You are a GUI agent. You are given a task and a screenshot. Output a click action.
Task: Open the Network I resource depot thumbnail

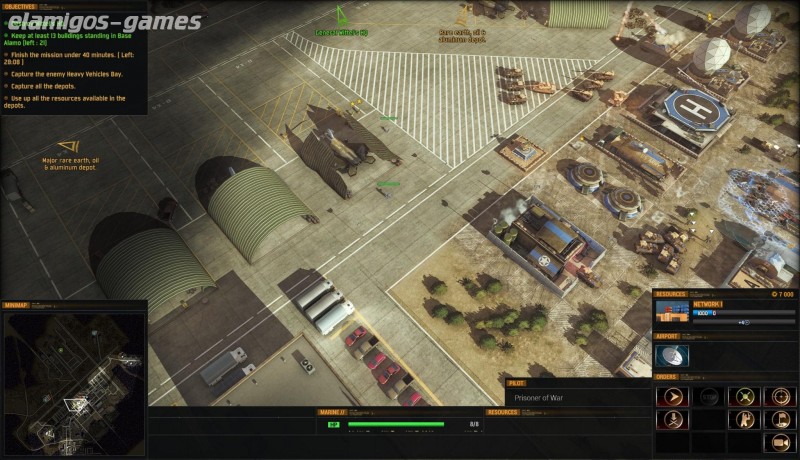point(671,312)
